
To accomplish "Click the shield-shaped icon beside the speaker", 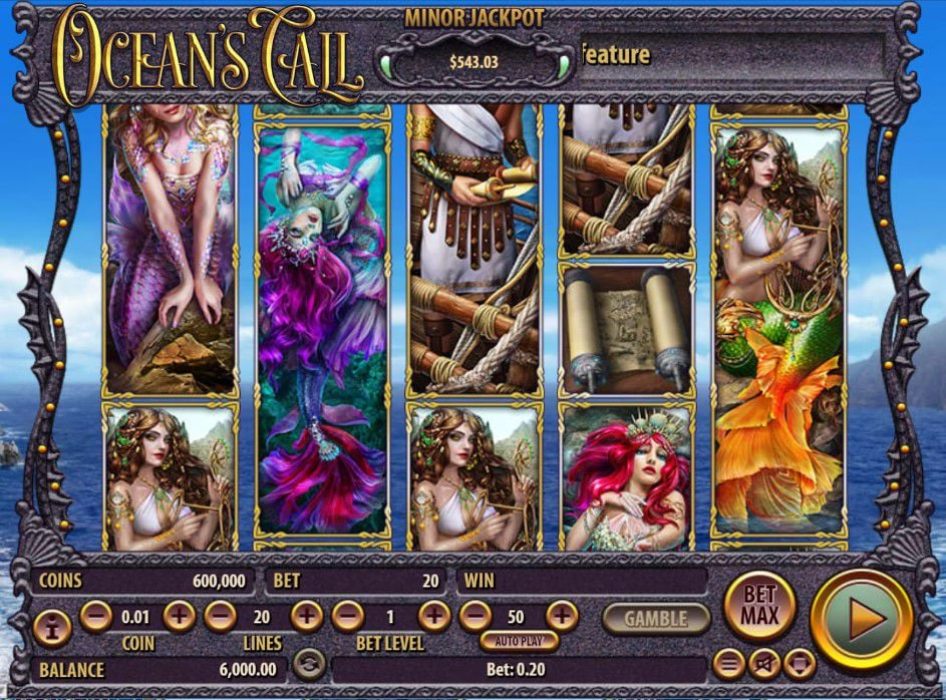I will click(x=799, y=663).
